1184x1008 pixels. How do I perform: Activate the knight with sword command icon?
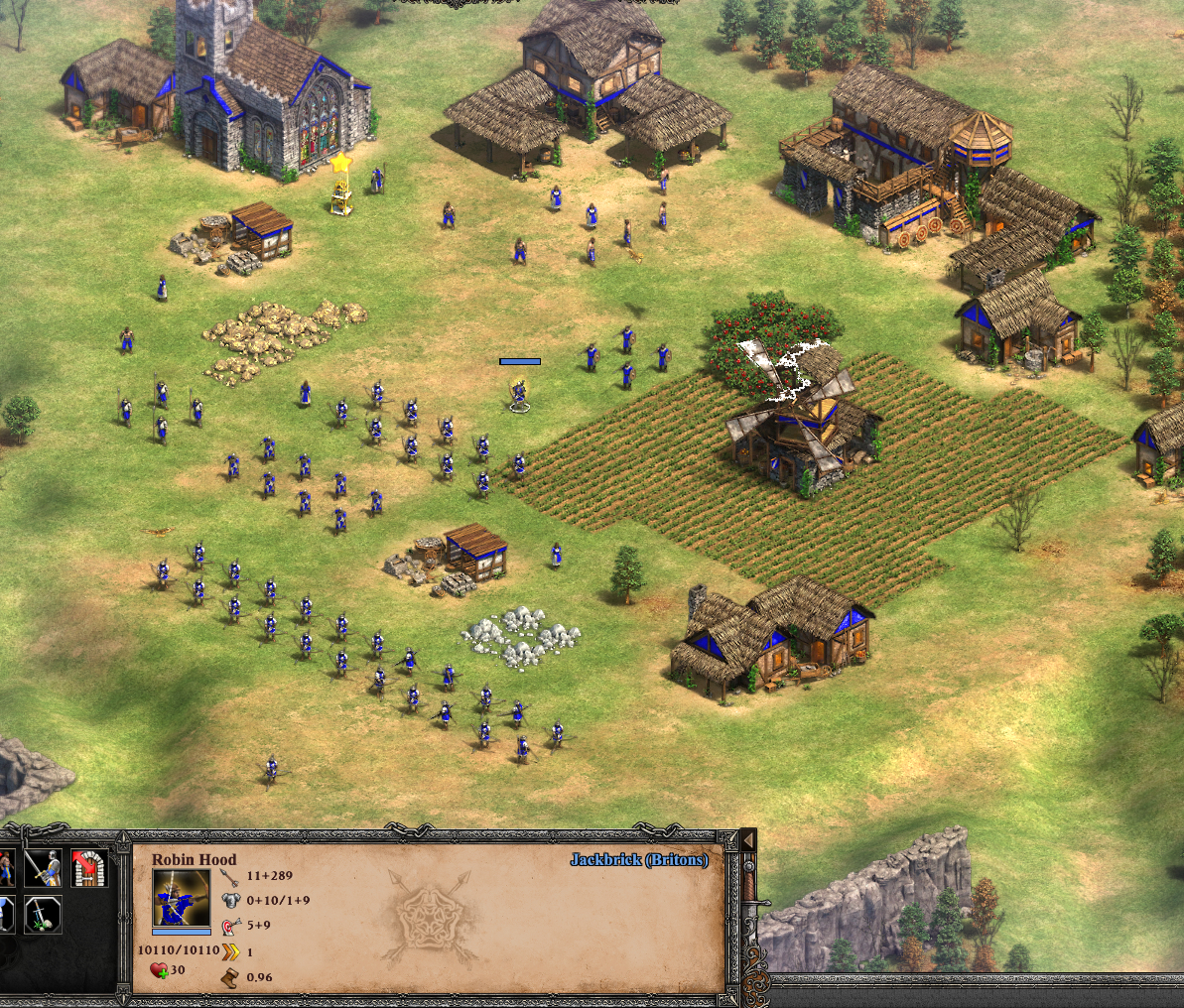click(43, 867)
